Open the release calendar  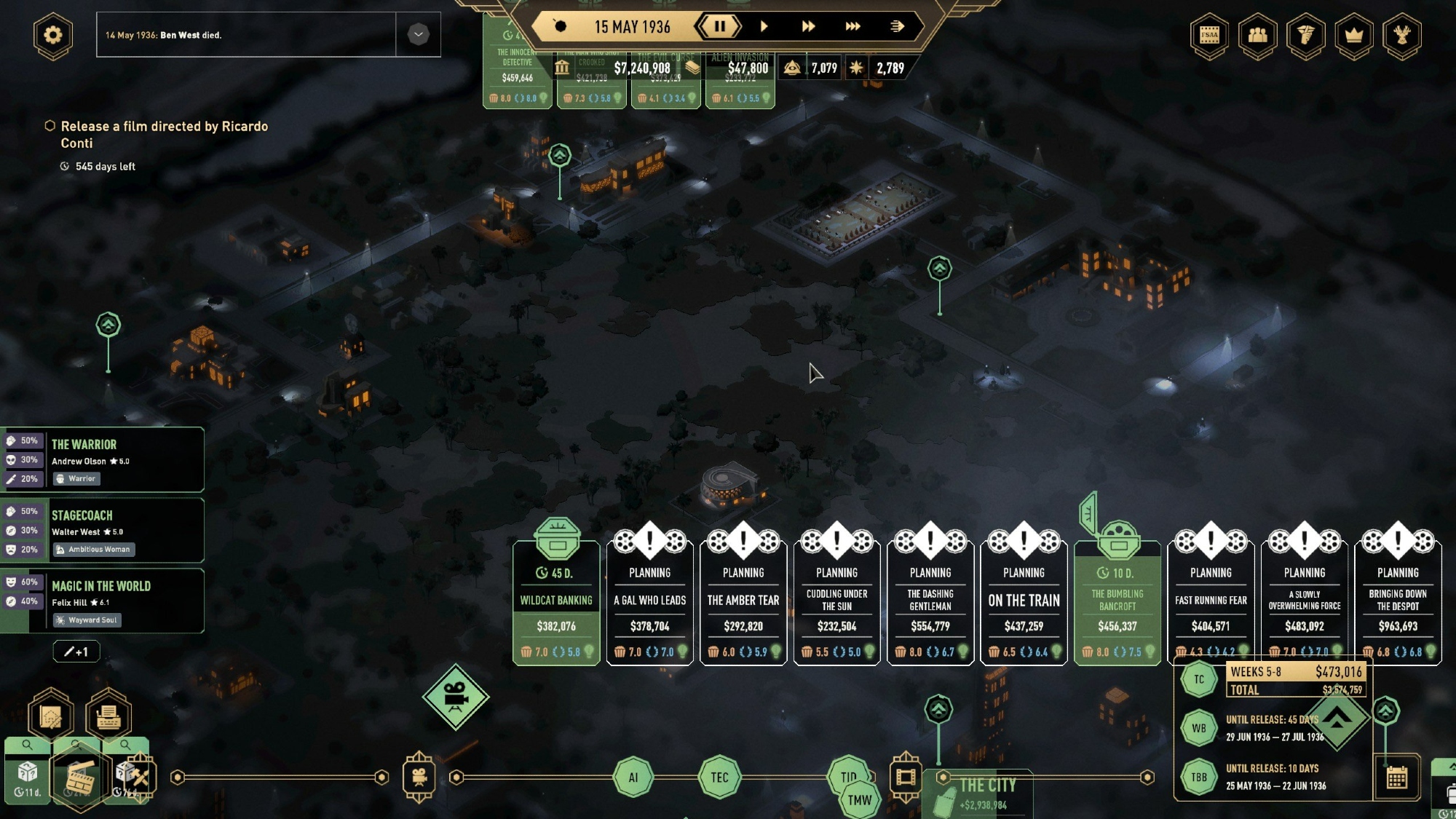(x=1396, y=778)
